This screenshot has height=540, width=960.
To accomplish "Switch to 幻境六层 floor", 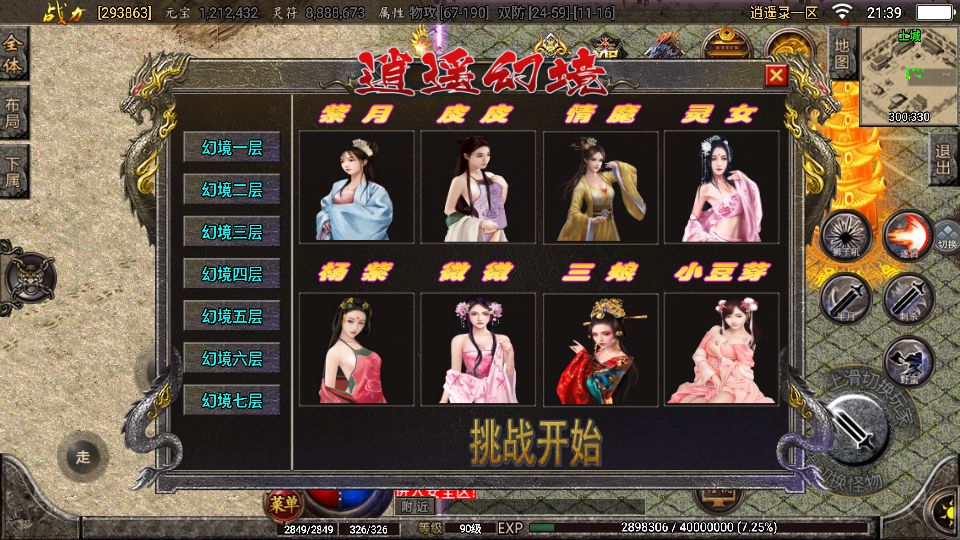I will click(x=232, y=358).
